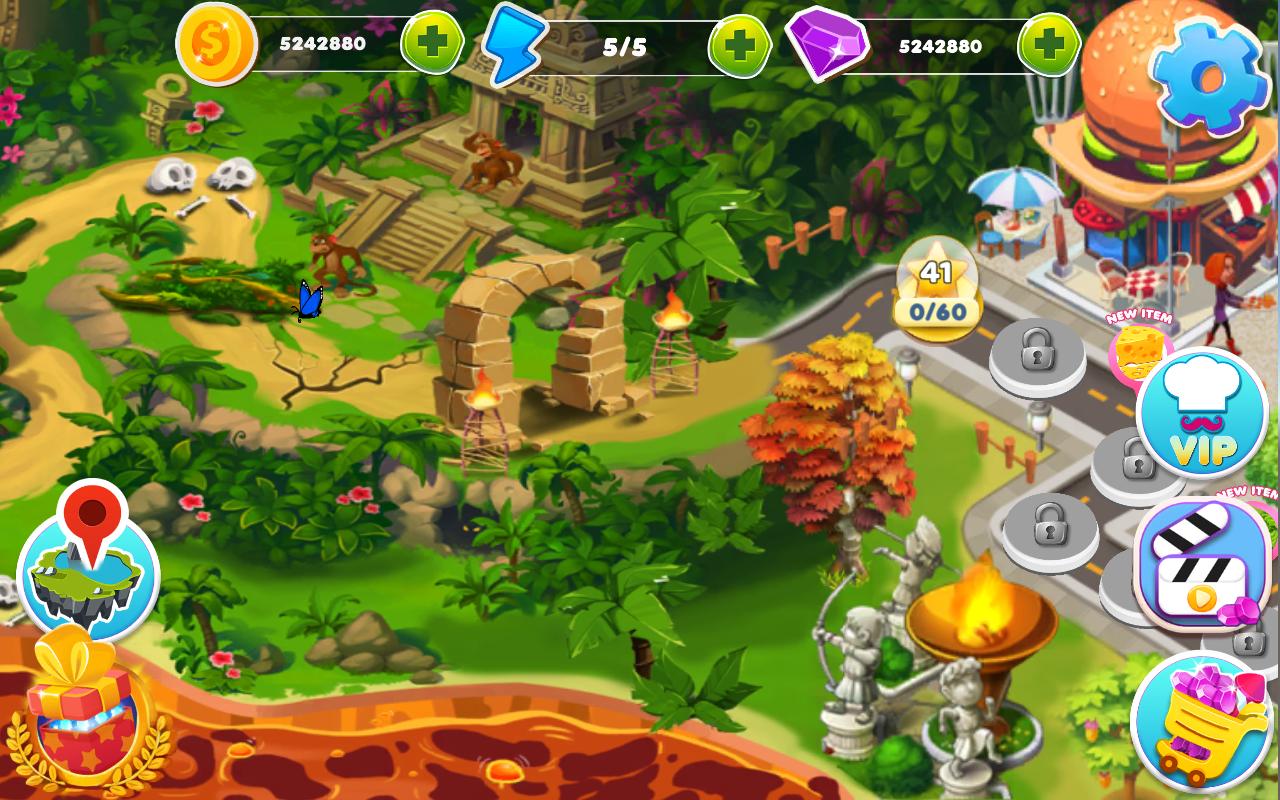1280x800 pixels.
Task: Open the VIP chef hat menu
Action: [x=1202, y=414]
